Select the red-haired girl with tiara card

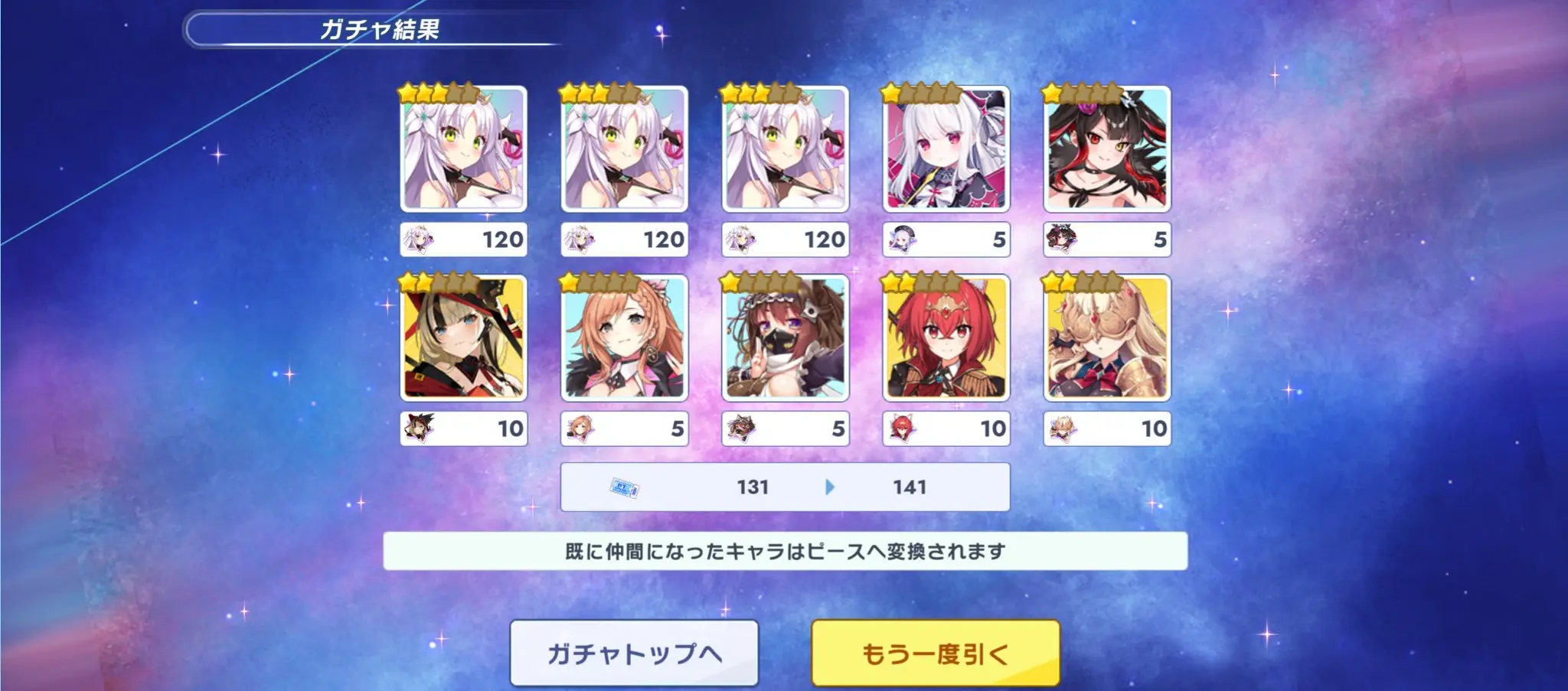(946, 337)
